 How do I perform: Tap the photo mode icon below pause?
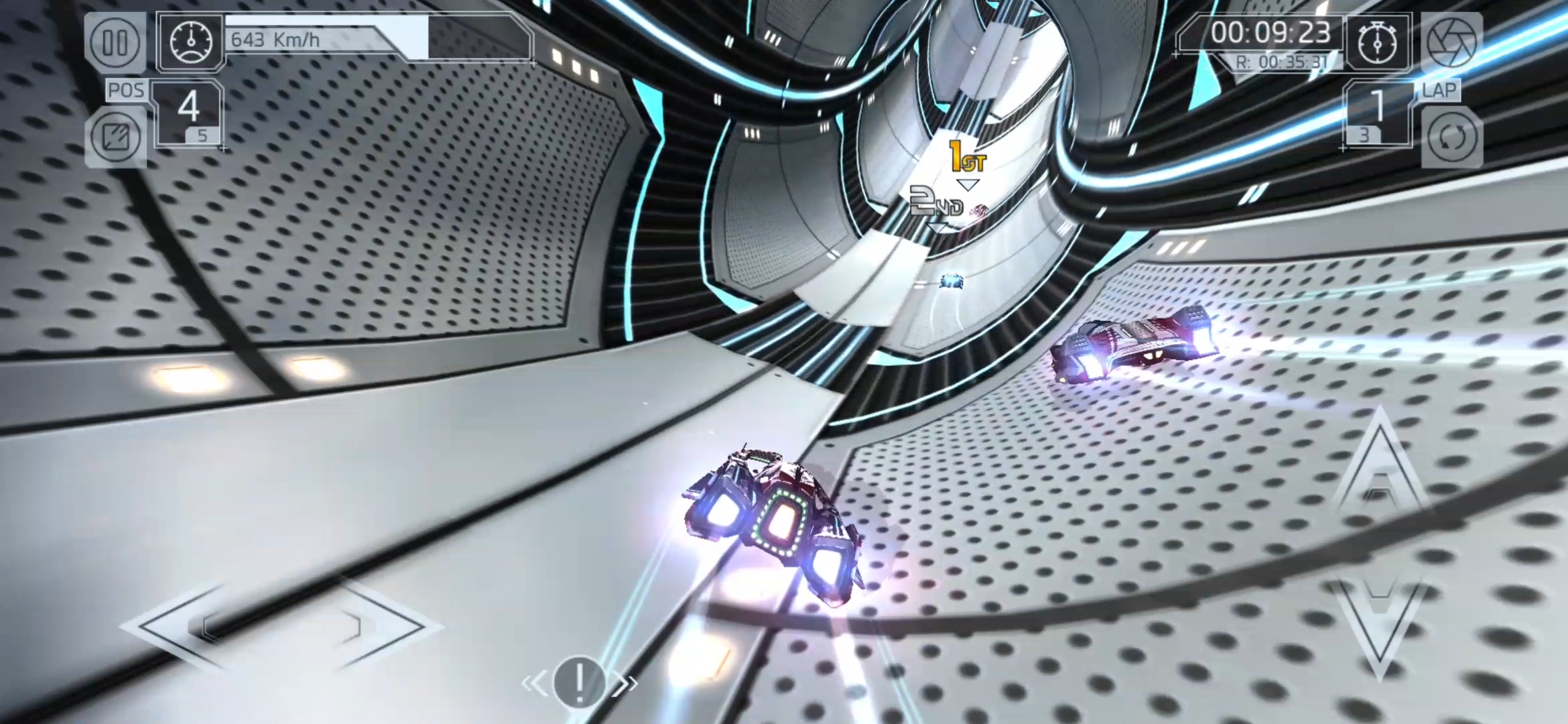115,137
